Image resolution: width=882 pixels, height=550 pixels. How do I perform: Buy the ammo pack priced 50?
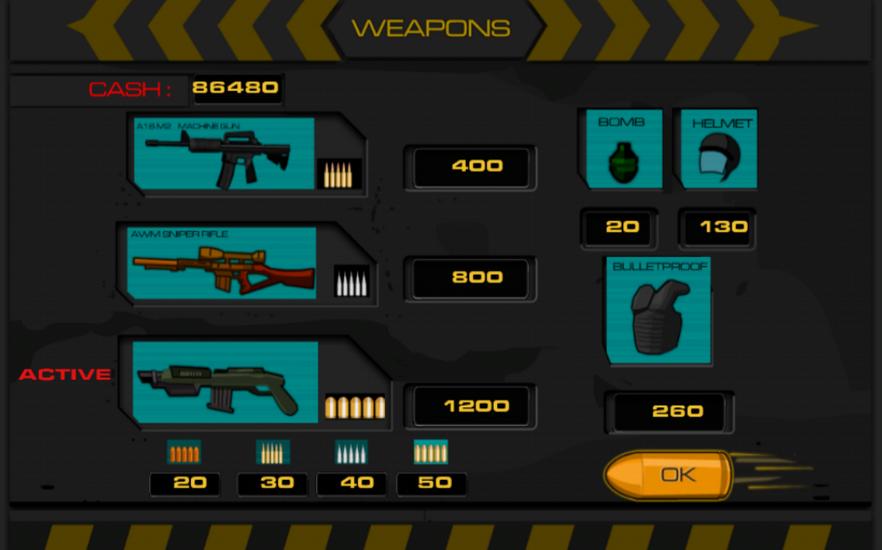click(x=431, y=483)
